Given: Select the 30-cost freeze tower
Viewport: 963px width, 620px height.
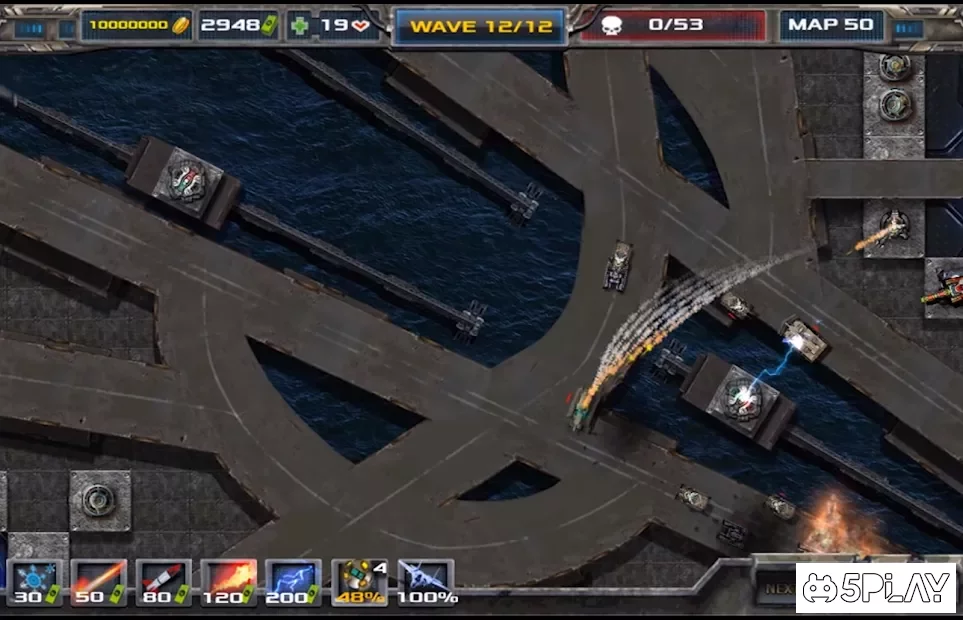Looking at the screenshot, I should 35,582.
